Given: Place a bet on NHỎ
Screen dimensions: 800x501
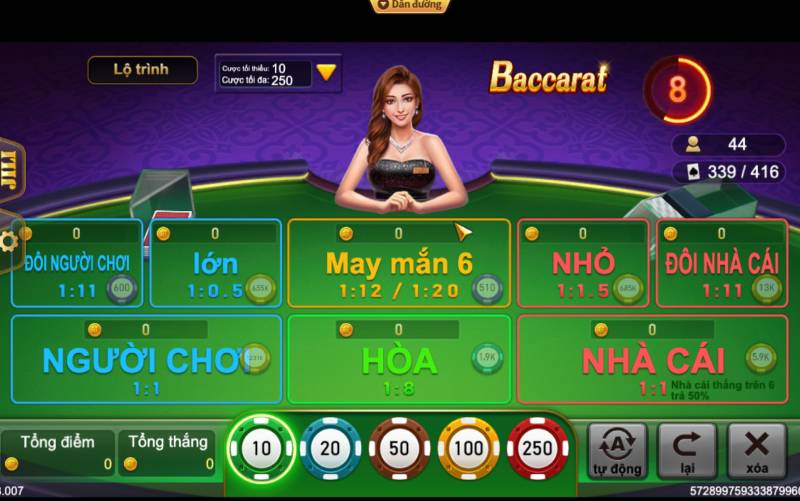Looking at the screenshot, I should coord(583,264).
